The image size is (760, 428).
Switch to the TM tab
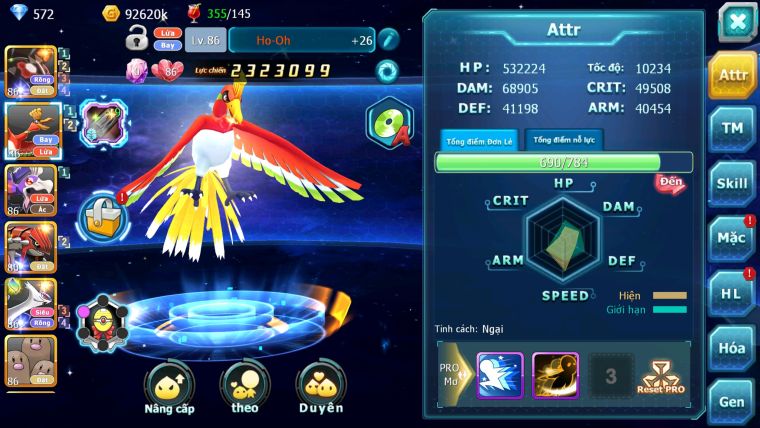tap(732, 128)
